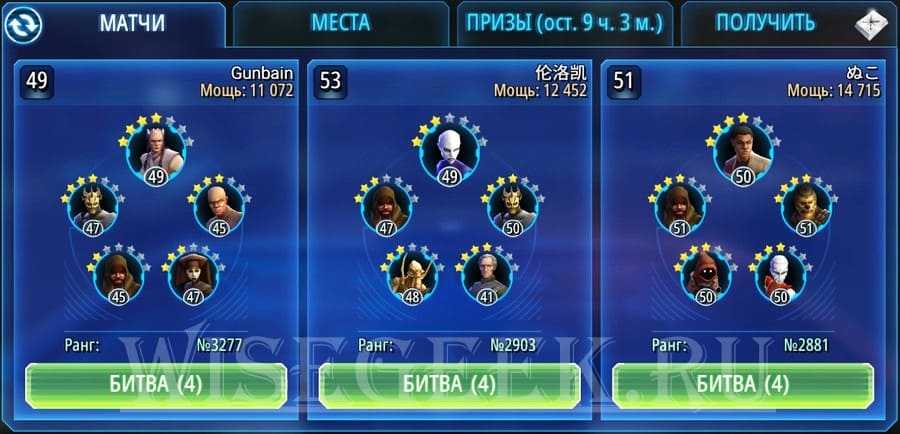Select Gunbain's opponent card name
The height and width of the screenshot is (434, 900).
tap(261, 74)
